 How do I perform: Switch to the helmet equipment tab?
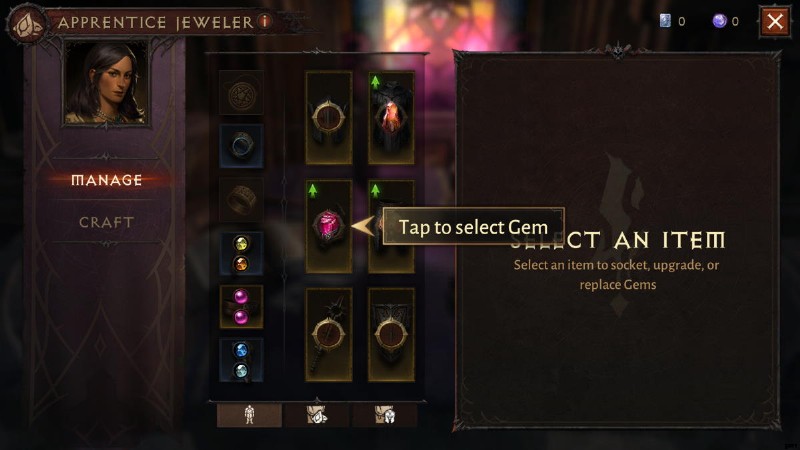pos(389,415)
